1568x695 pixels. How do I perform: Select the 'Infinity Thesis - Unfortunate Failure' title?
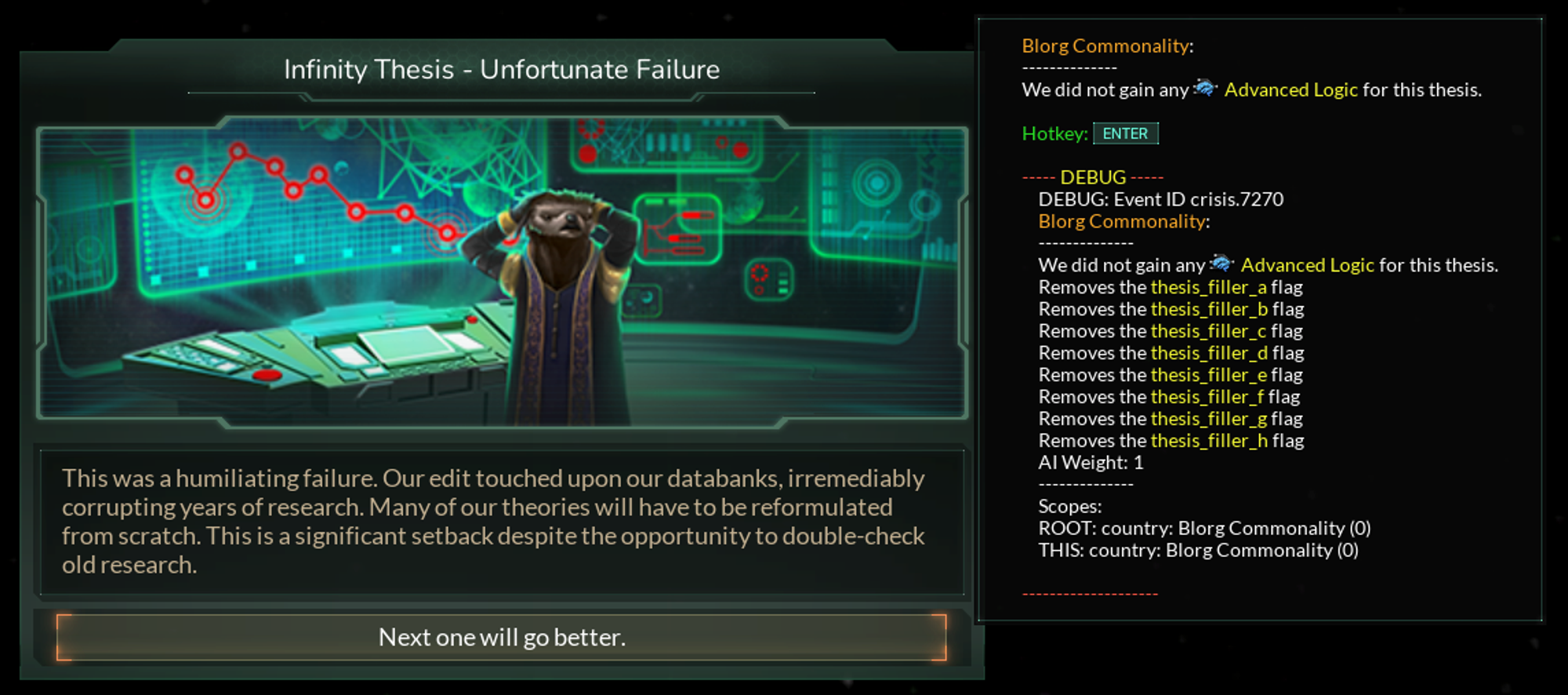coord(502,69)
